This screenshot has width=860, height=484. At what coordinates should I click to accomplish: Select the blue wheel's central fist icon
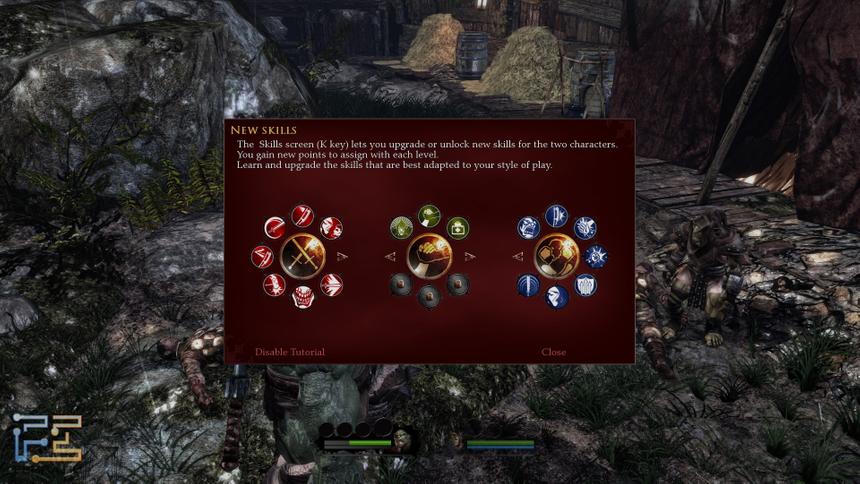coord(557,256)
